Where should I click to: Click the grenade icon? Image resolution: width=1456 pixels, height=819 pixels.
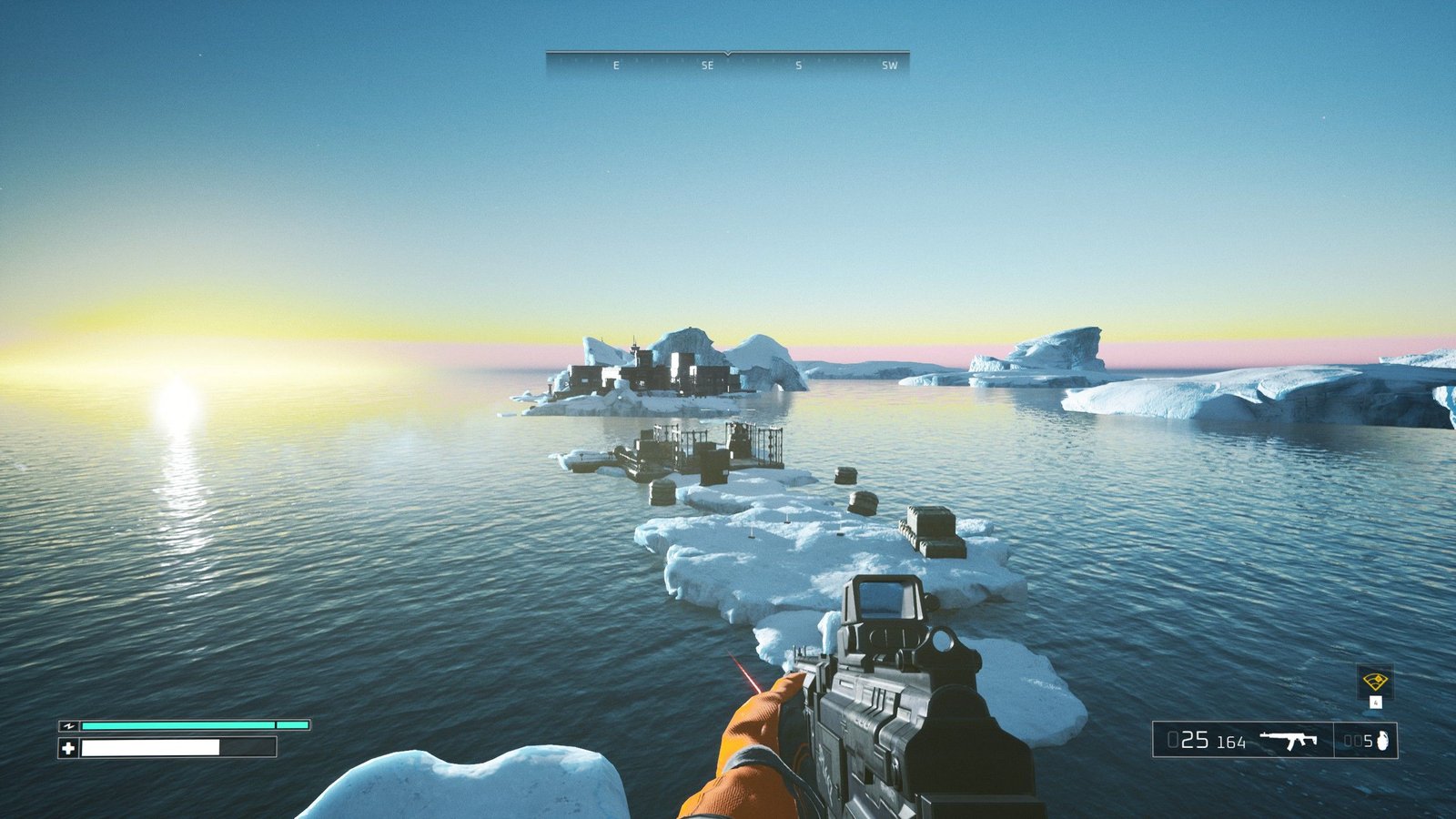(x=1383, y=740)
